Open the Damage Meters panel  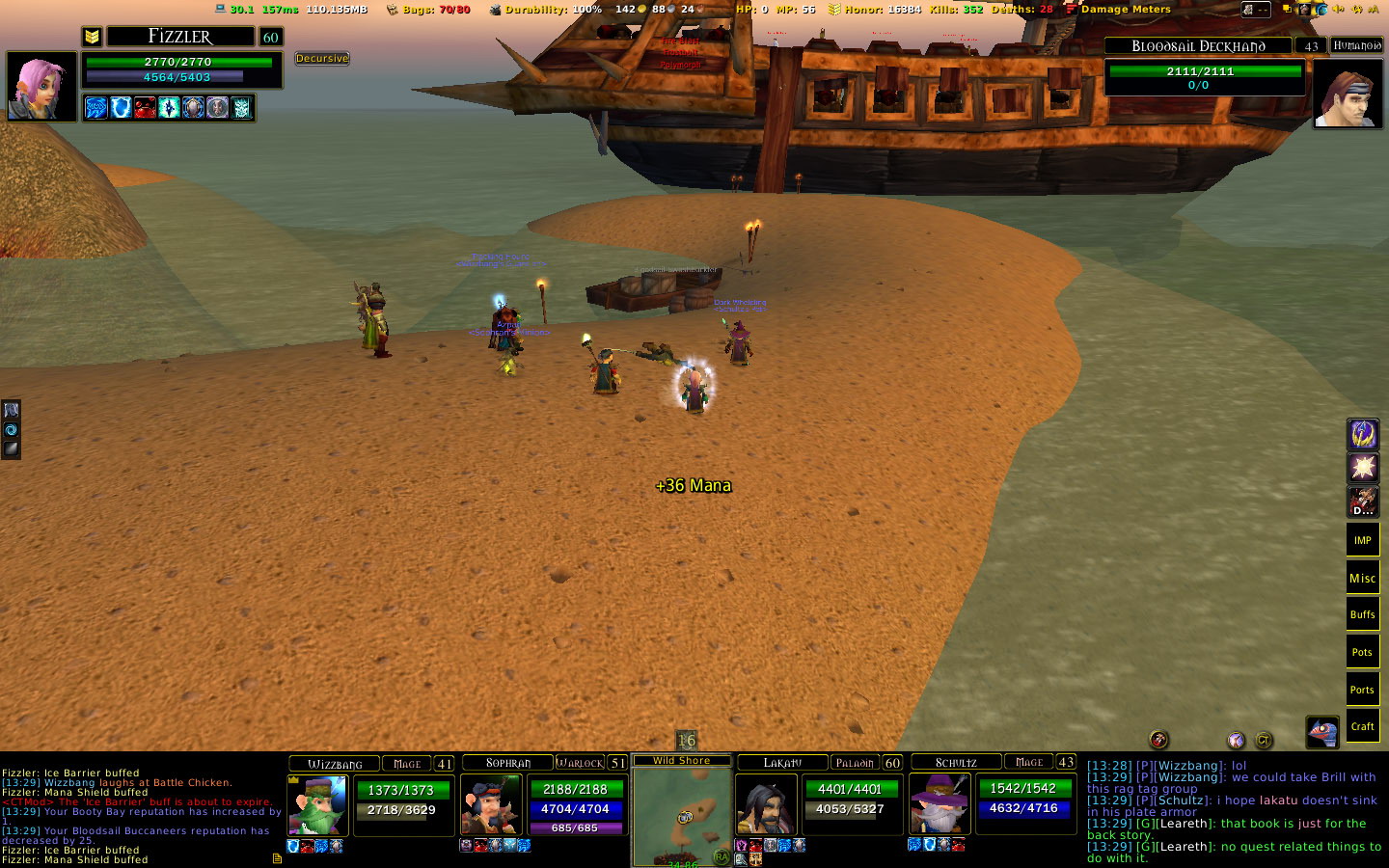click(x=1126, y=10)
